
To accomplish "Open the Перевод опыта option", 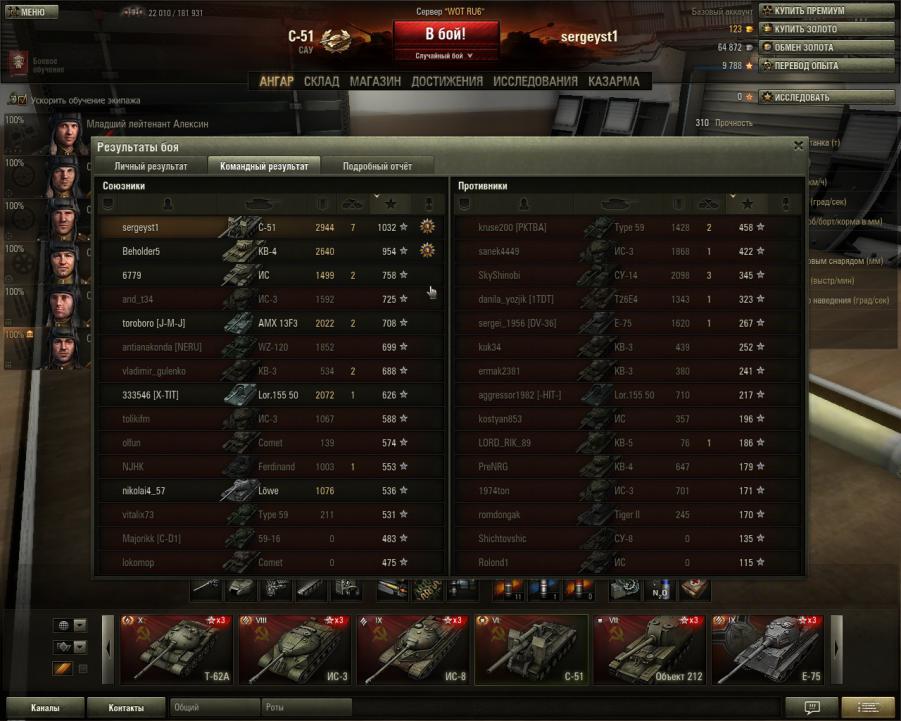I will (x=826, y=65).
